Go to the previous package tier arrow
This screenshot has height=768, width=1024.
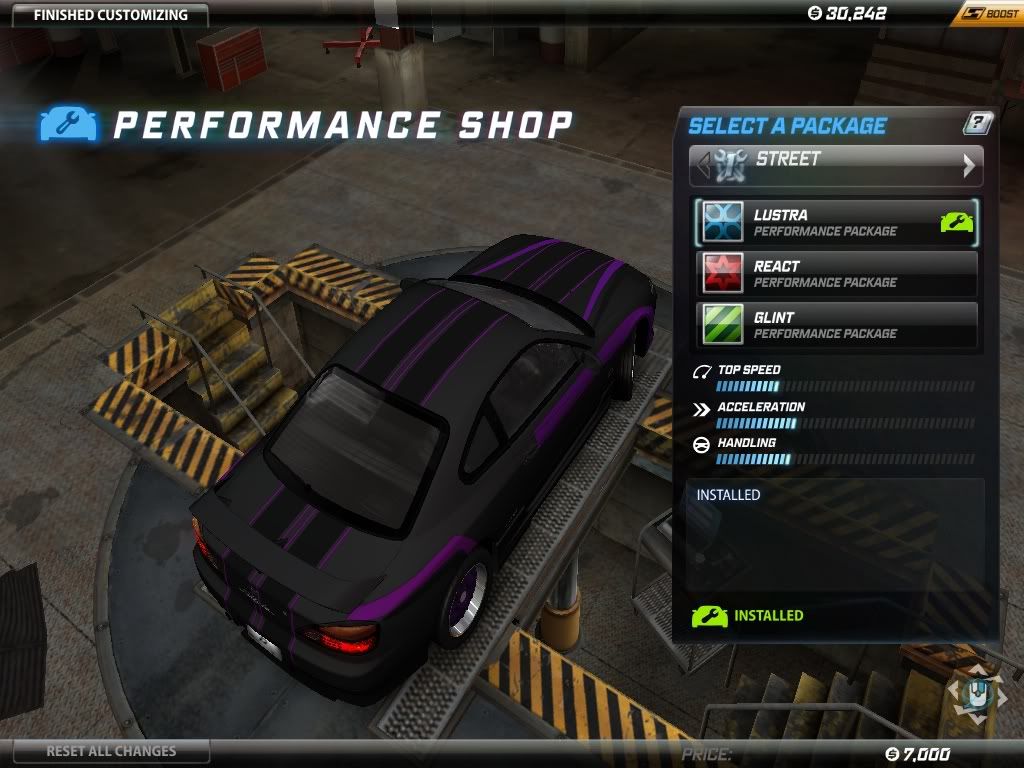tap(703, 165)
